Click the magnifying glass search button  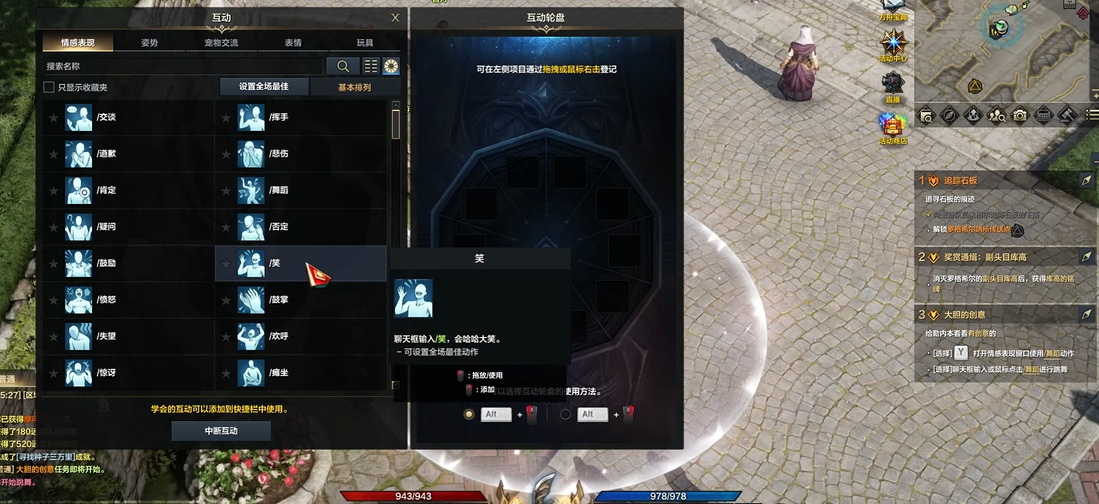click(343, 66)
